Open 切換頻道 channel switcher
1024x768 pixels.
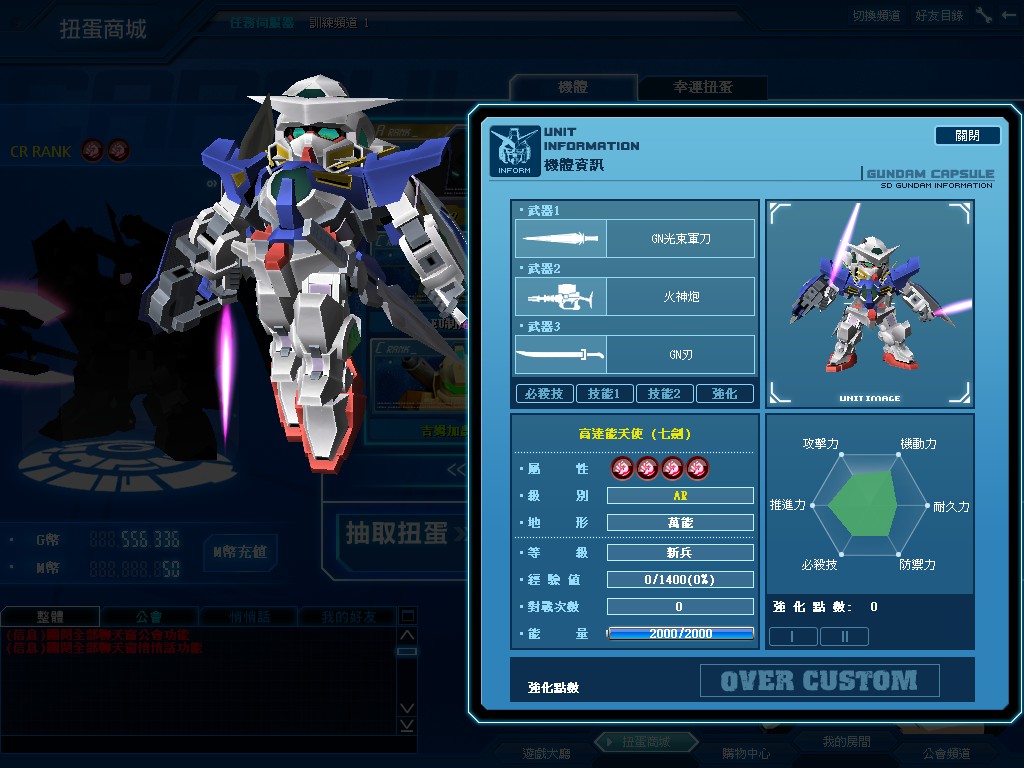click(876, 16)
